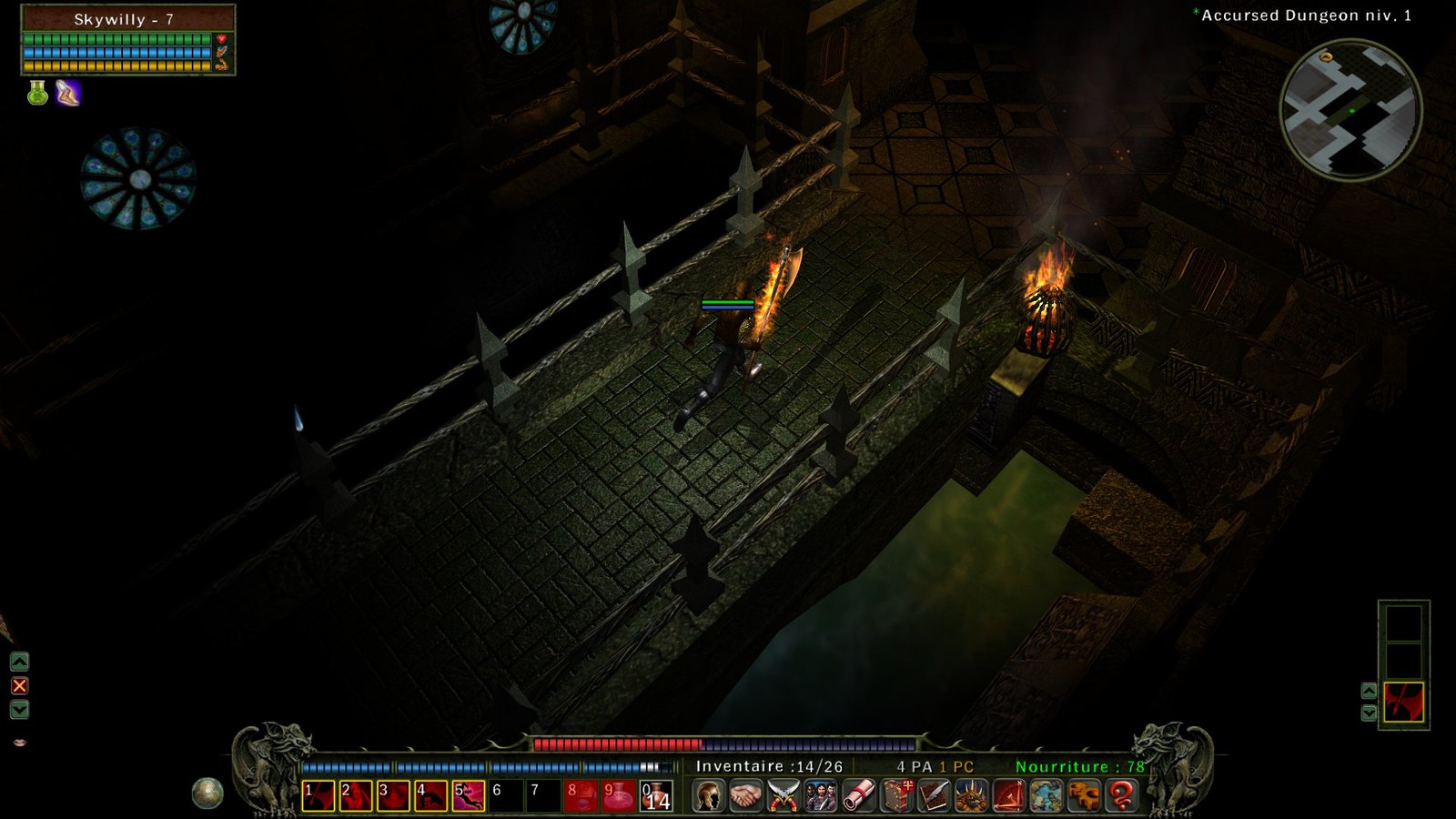This screenshot has width=1456, height=819.
Task: Open the rolled scroll icon
Action: pos(858,795)
